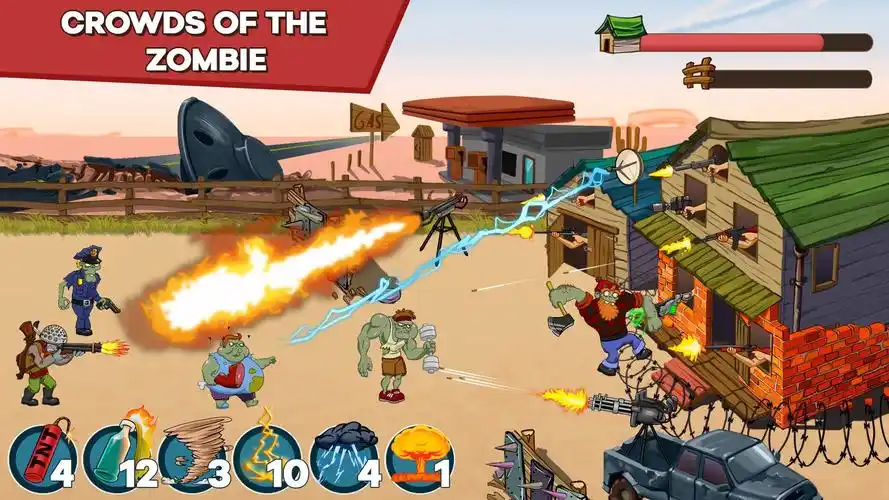Viewport: 889px width, 500px height.
Task: Trigger the thunderstorm cloud ability
Action: click(x=343, y=459)
